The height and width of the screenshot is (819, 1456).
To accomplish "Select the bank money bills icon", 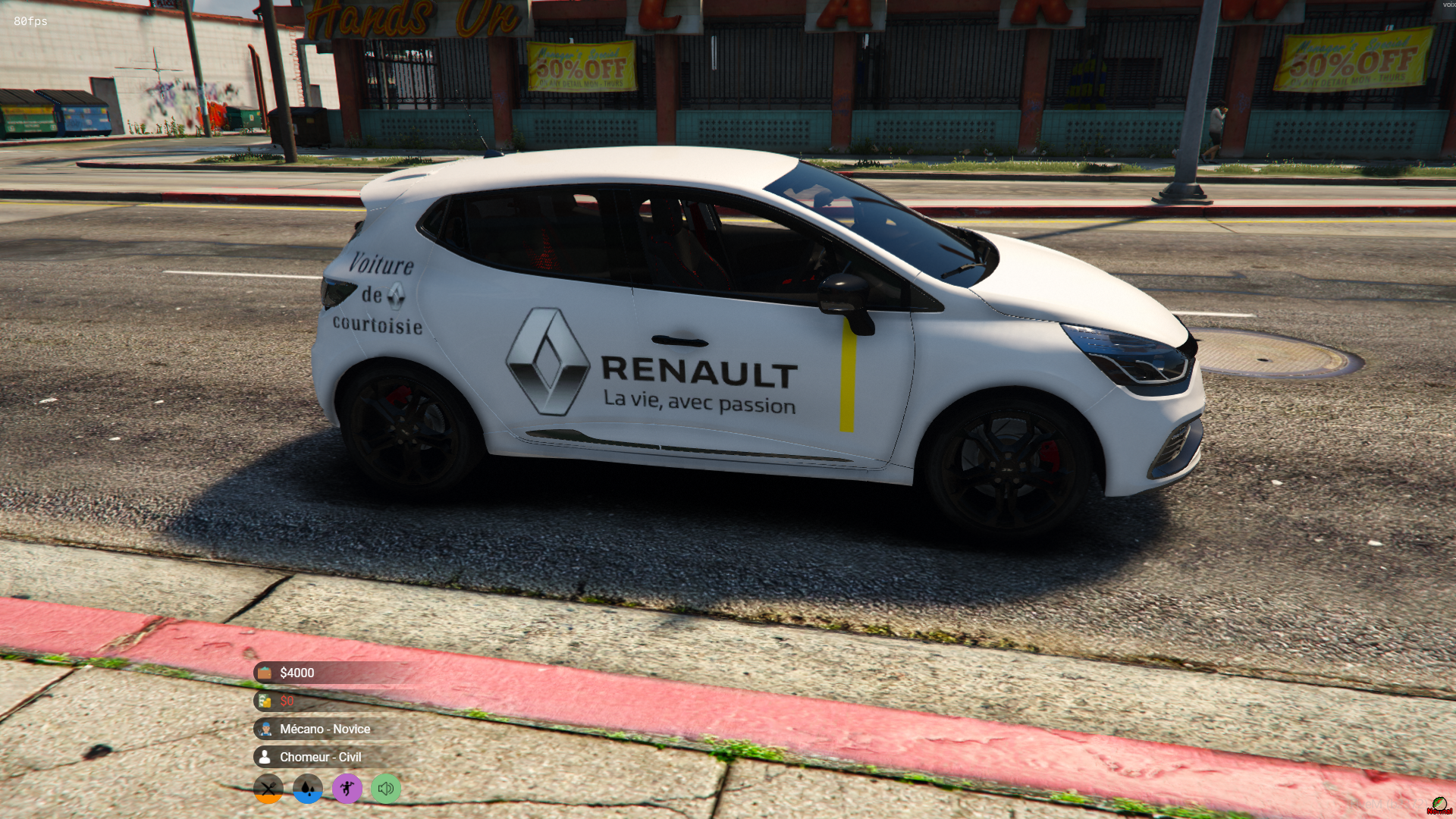I will (x=265, y=701).
